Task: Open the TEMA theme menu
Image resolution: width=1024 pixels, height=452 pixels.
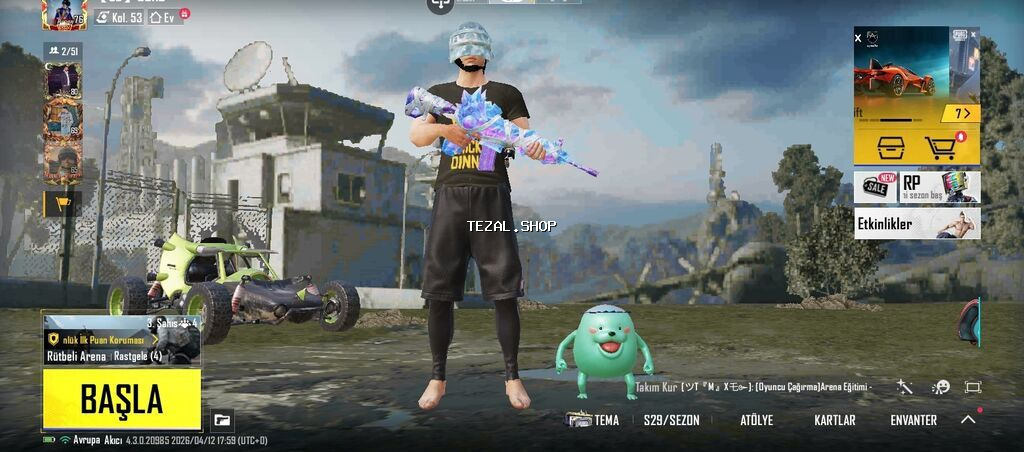Action: click(x=594, y=421)
